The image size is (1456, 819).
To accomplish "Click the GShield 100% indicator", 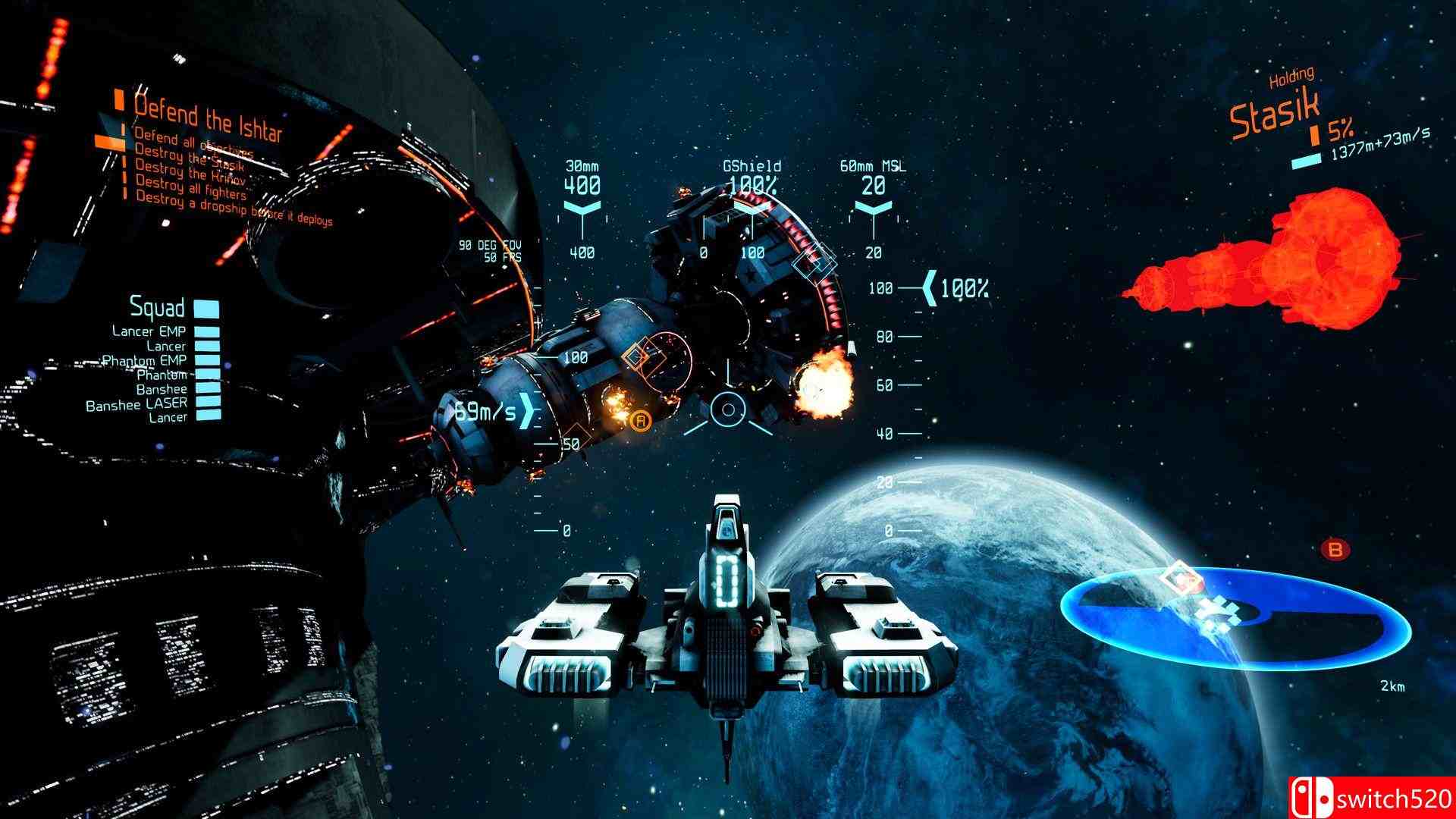I will point(752,174).
